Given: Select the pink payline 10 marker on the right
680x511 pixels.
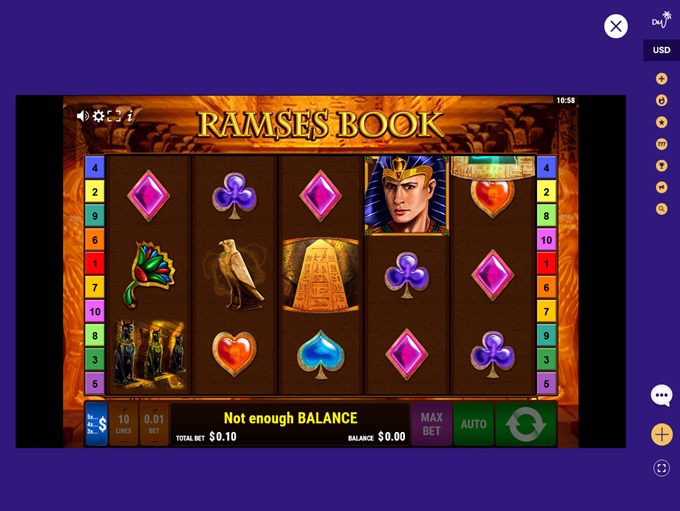Looking at the screenshot, I should 546,240.
